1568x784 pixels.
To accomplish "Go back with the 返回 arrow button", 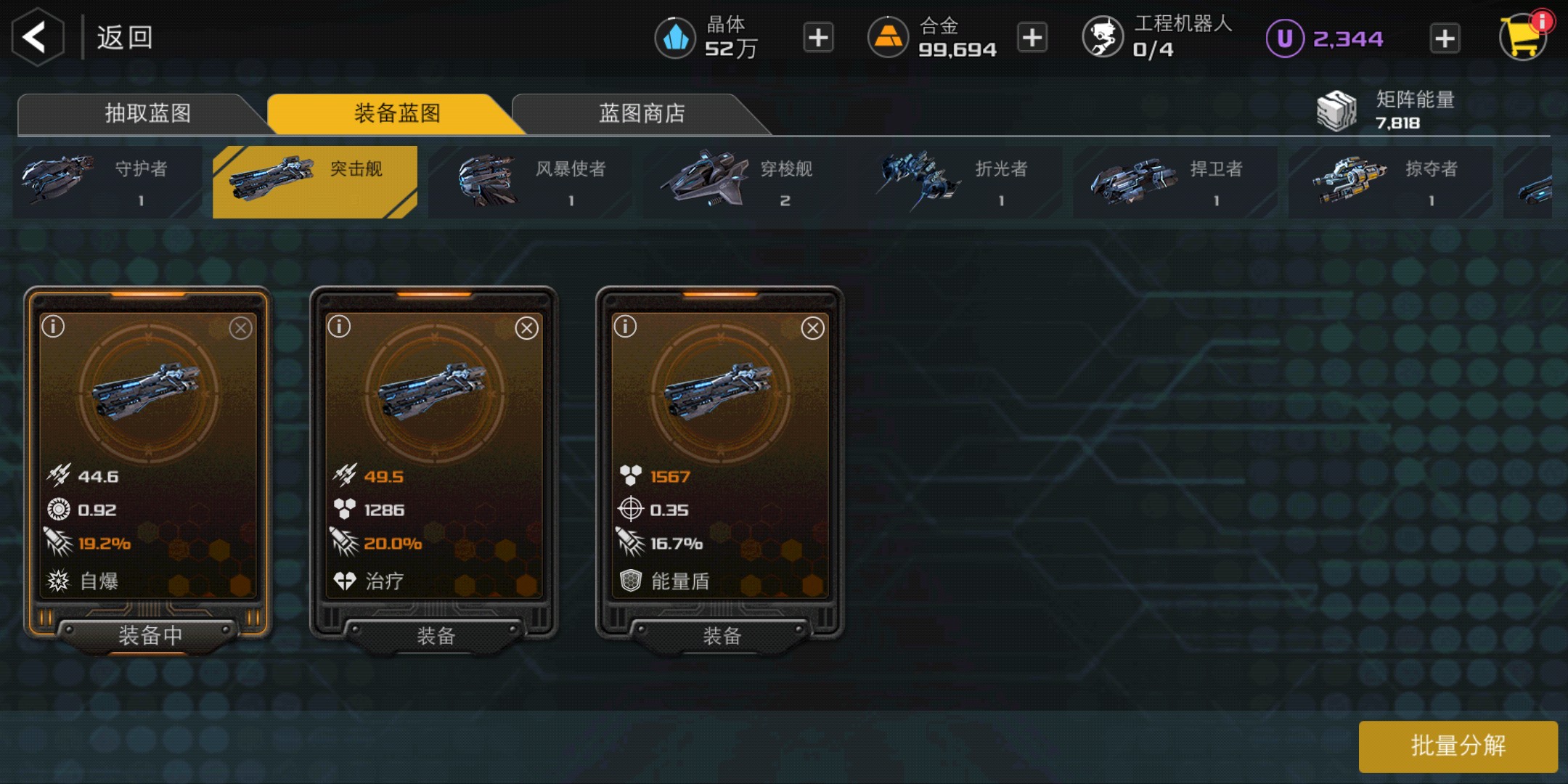I will [x=38, y=37].
